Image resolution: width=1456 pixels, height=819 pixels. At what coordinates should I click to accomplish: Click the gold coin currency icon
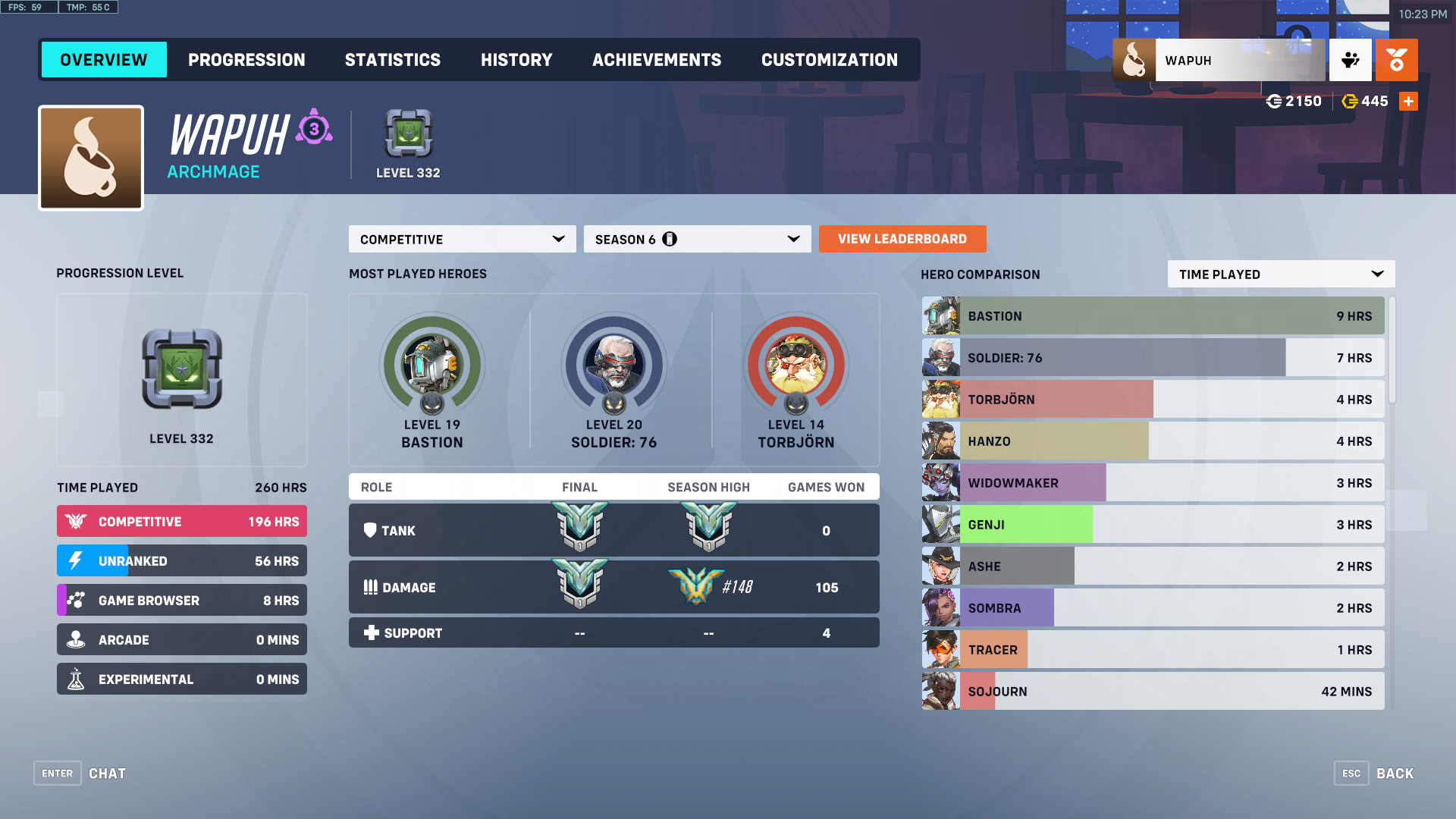coord(1350,101)
